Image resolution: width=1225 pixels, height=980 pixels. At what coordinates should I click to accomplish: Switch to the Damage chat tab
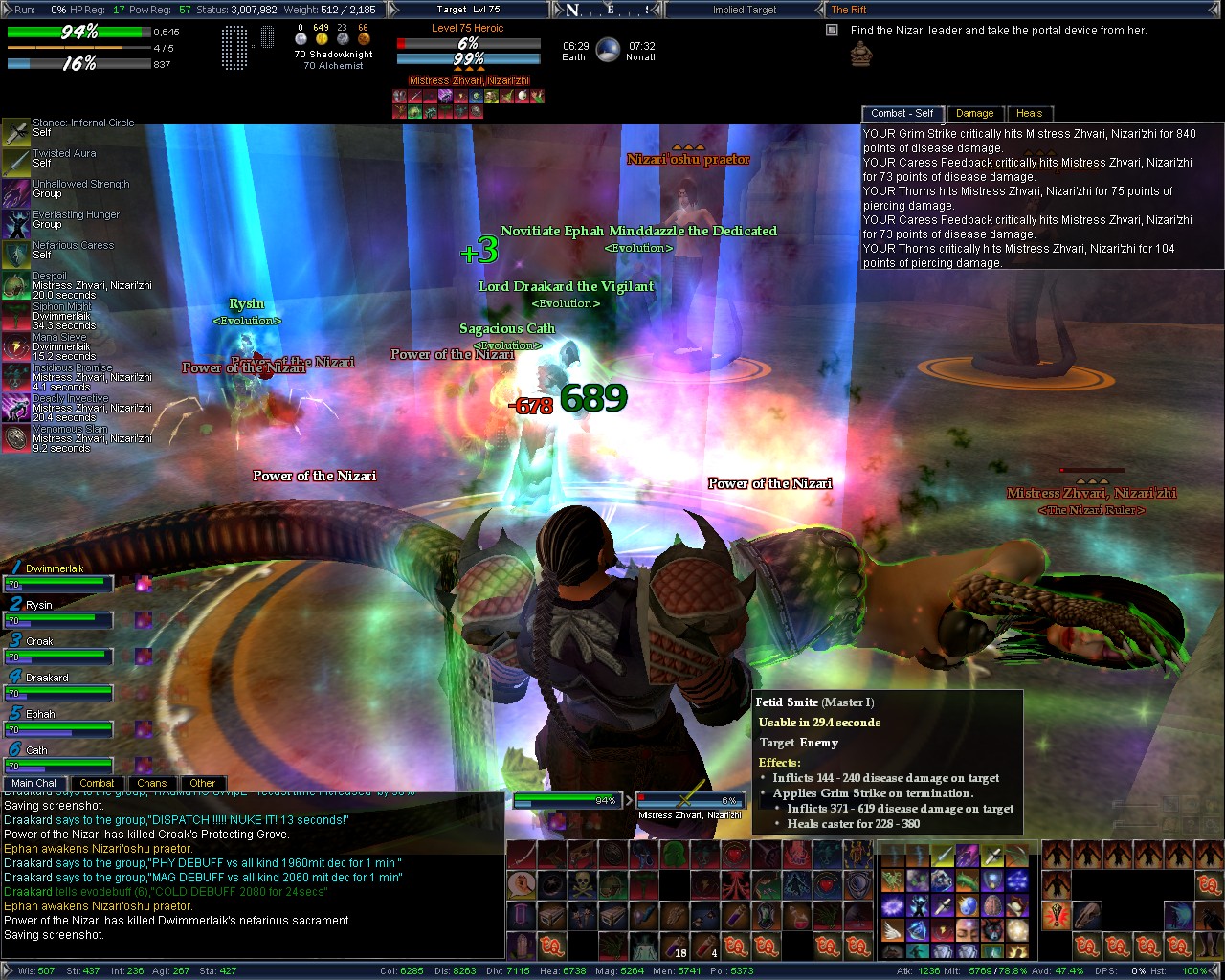click(x=974, y=113)
